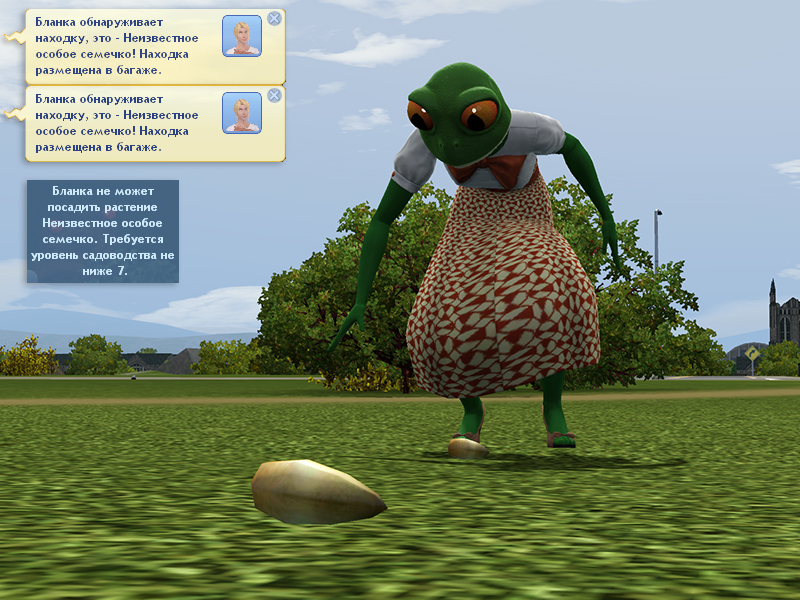This screenshot has height=600, width=800.
Task: Select Blanka's portrait in the second notification
Action: 242,113
